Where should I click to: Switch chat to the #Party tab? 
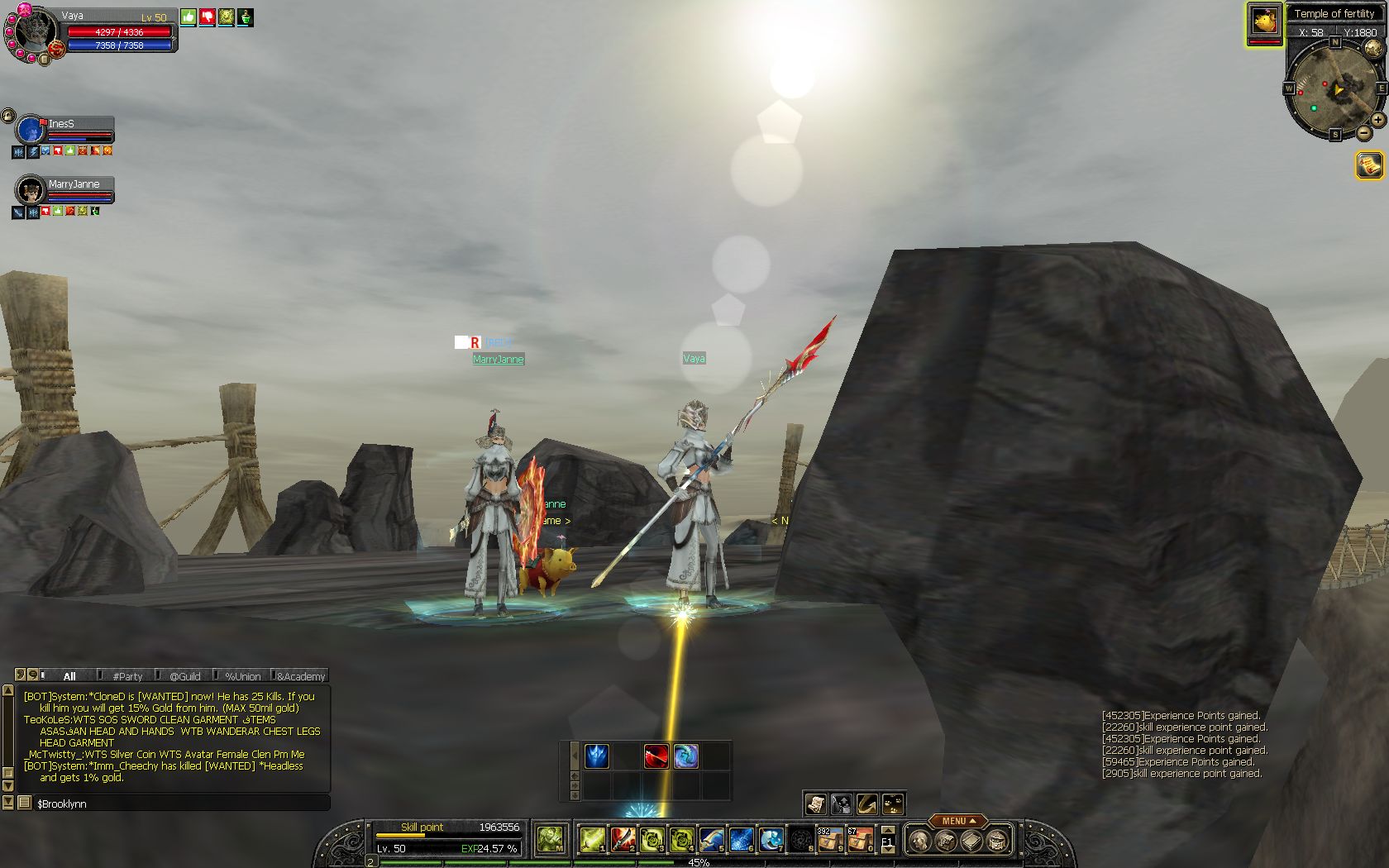click(x=127, y=676)
